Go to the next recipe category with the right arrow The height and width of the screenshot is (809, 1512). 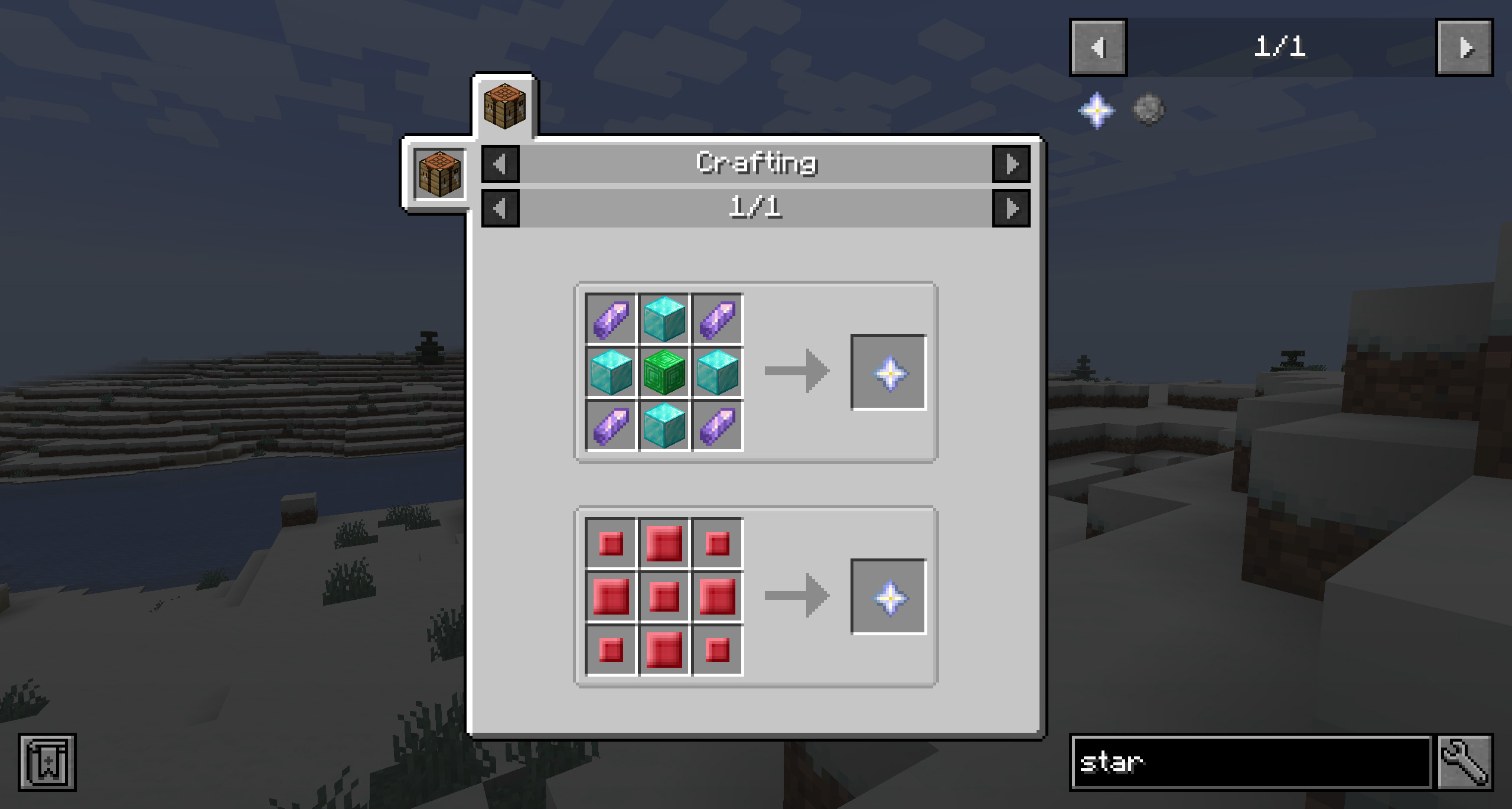point(1011,164)
